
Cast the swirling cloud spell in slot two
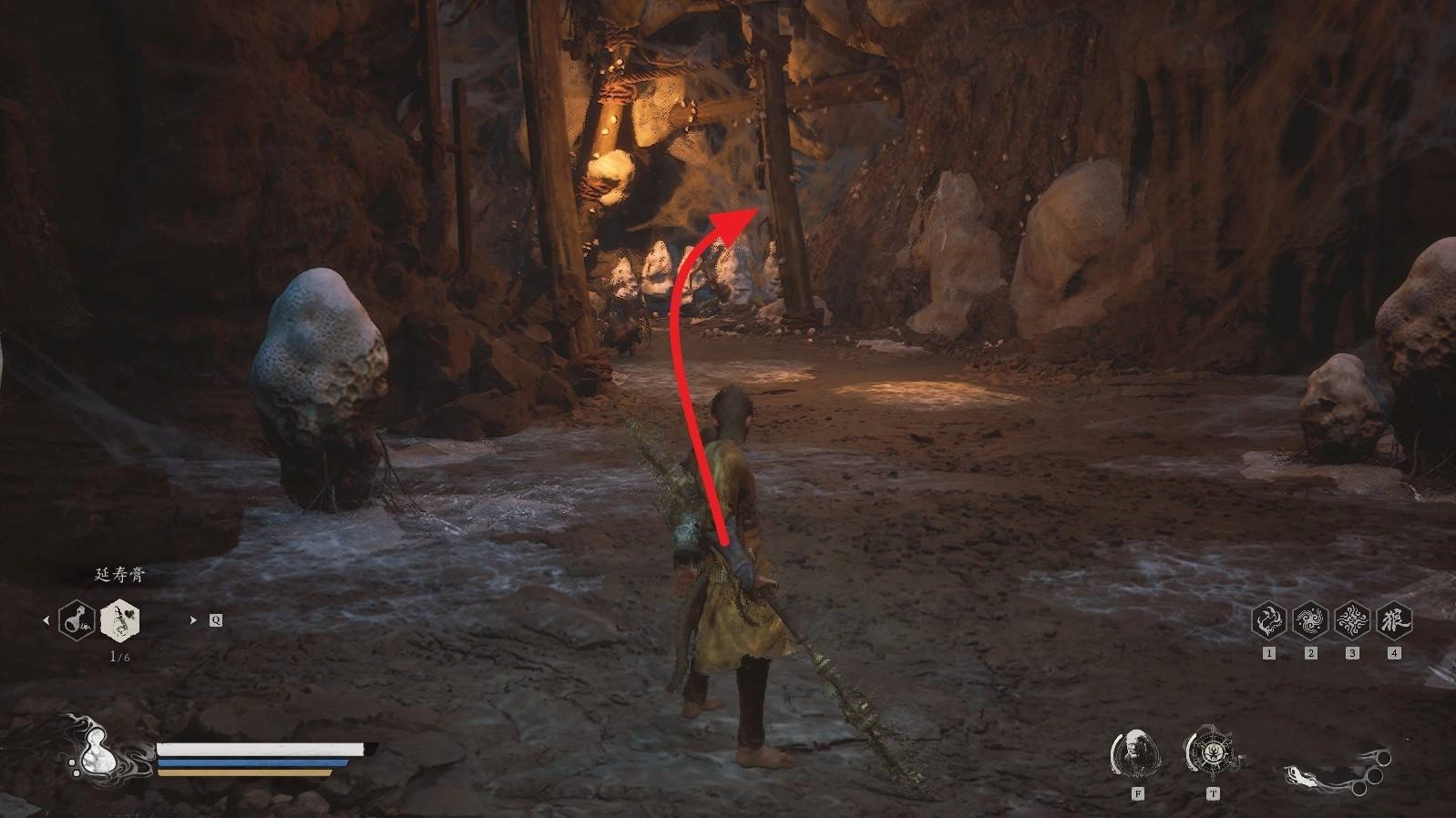click(1310, 621)
